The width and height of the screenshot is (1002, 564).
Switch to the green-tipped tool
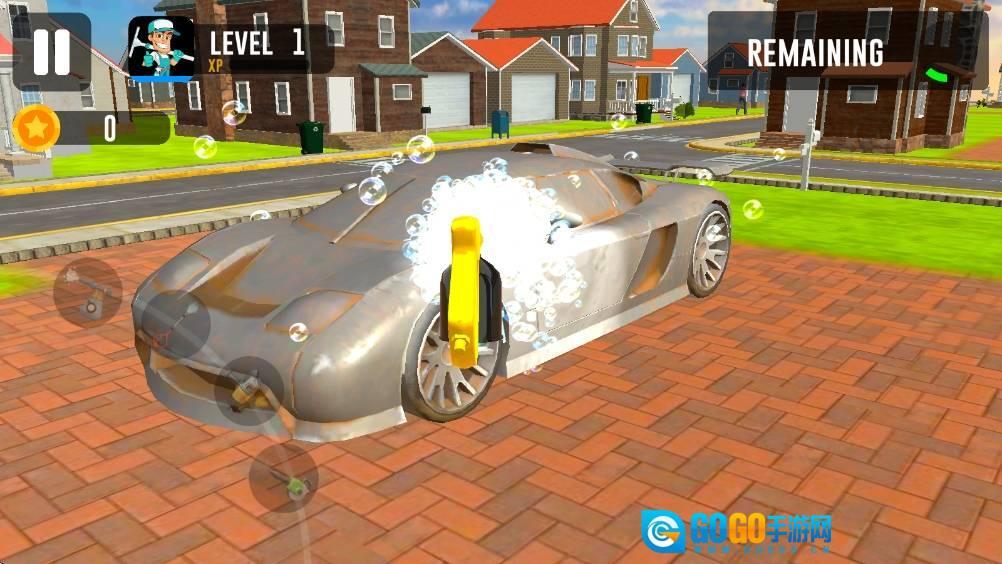[x=283, y=478]
